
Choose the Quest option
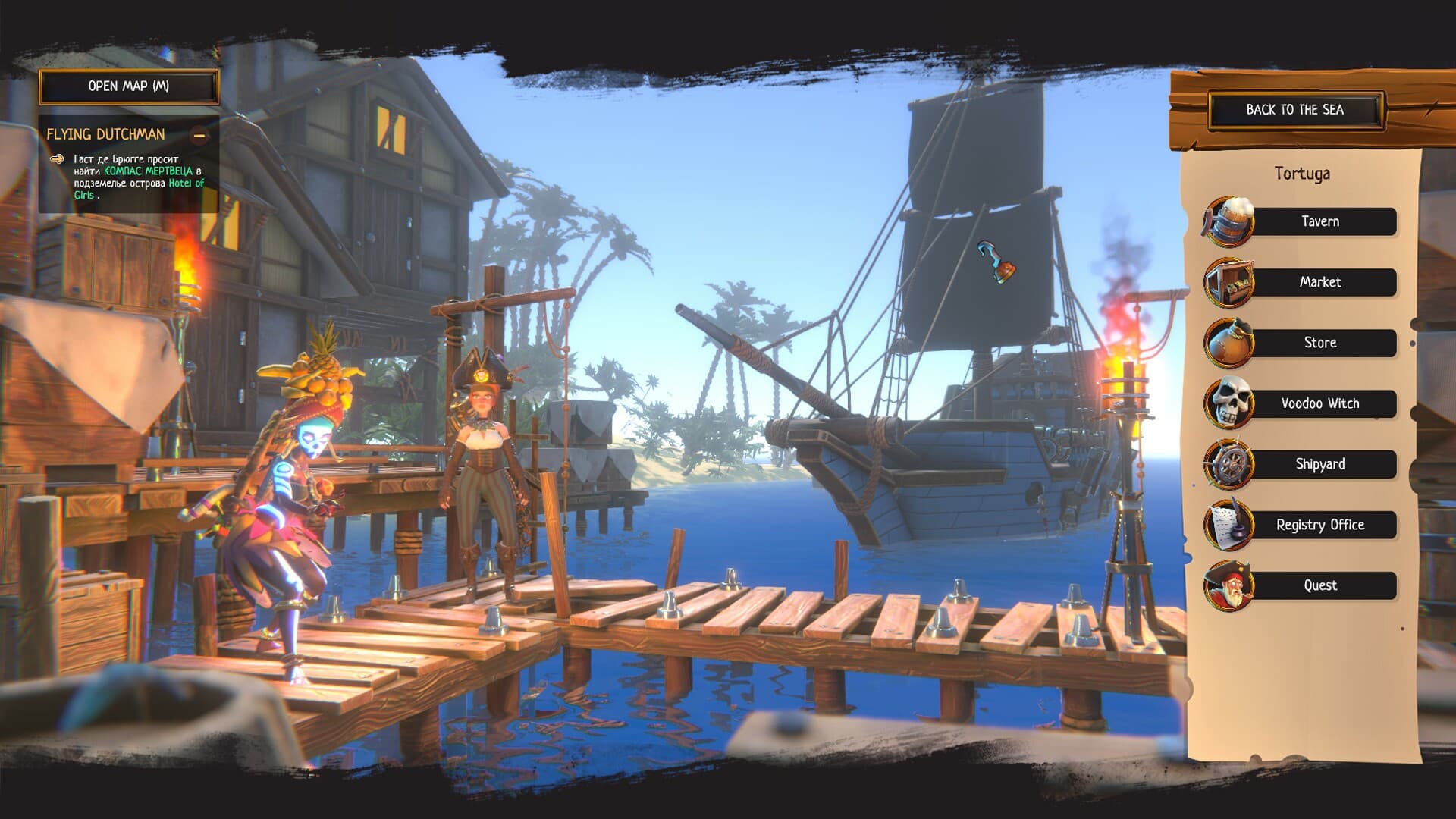(1320, 585)
